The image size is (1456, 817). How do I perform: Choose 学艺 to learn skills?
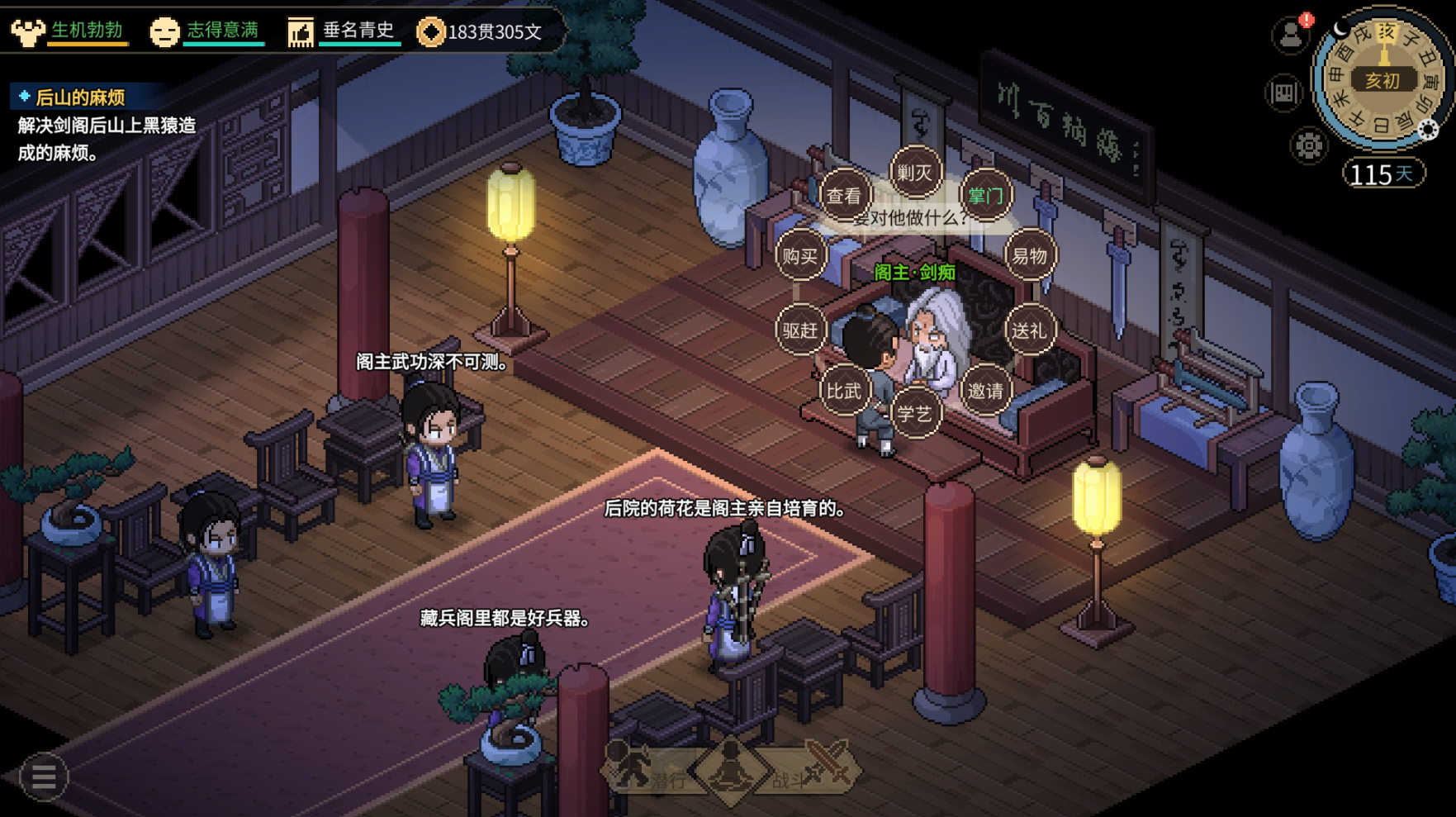[914, 413]
